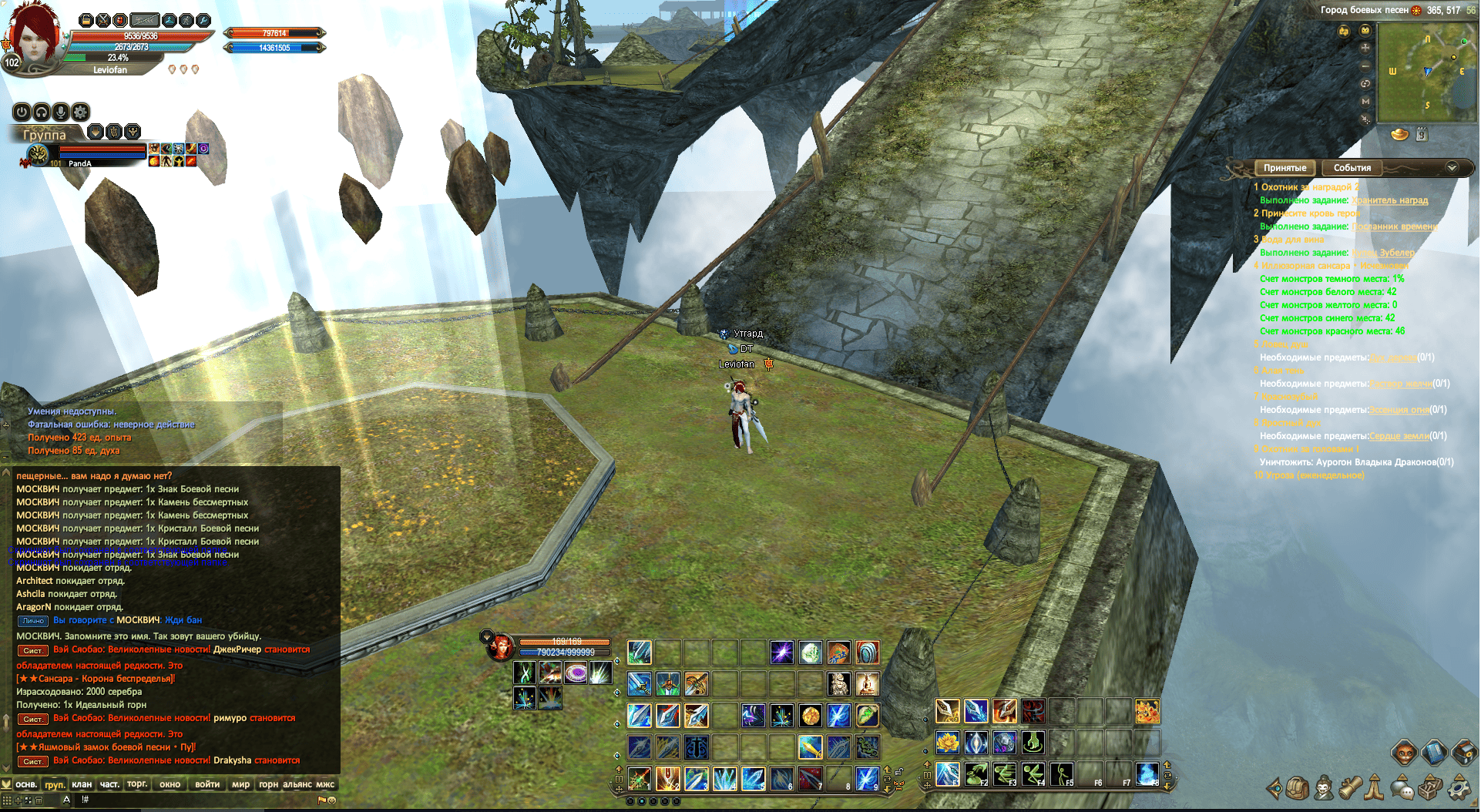Switch chat to the клан channel
This screenshot has width=1481, height=812.
pos(82,784)
